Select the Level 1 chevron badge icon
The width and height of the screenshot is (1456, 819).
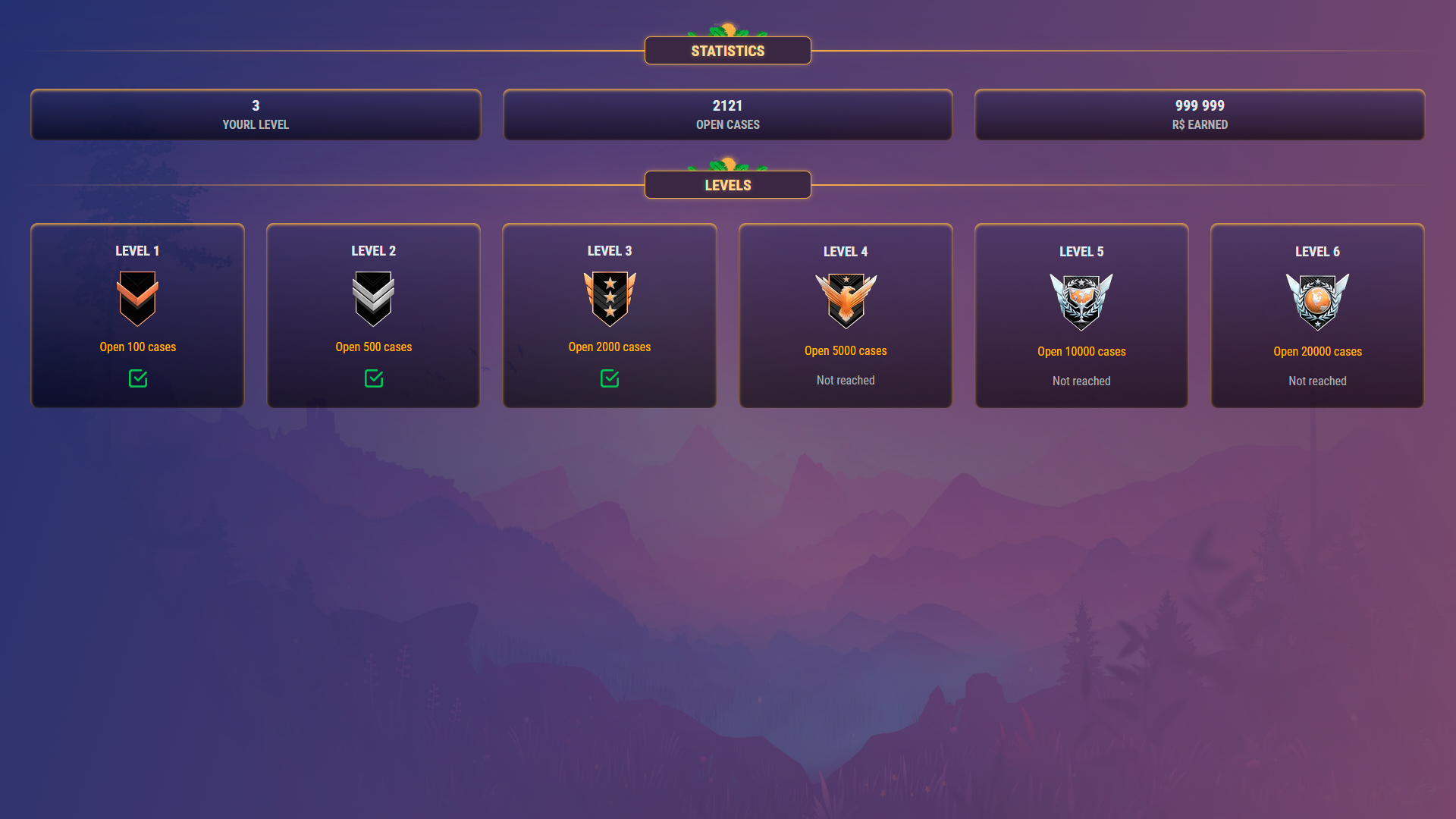tap(137, 298)
